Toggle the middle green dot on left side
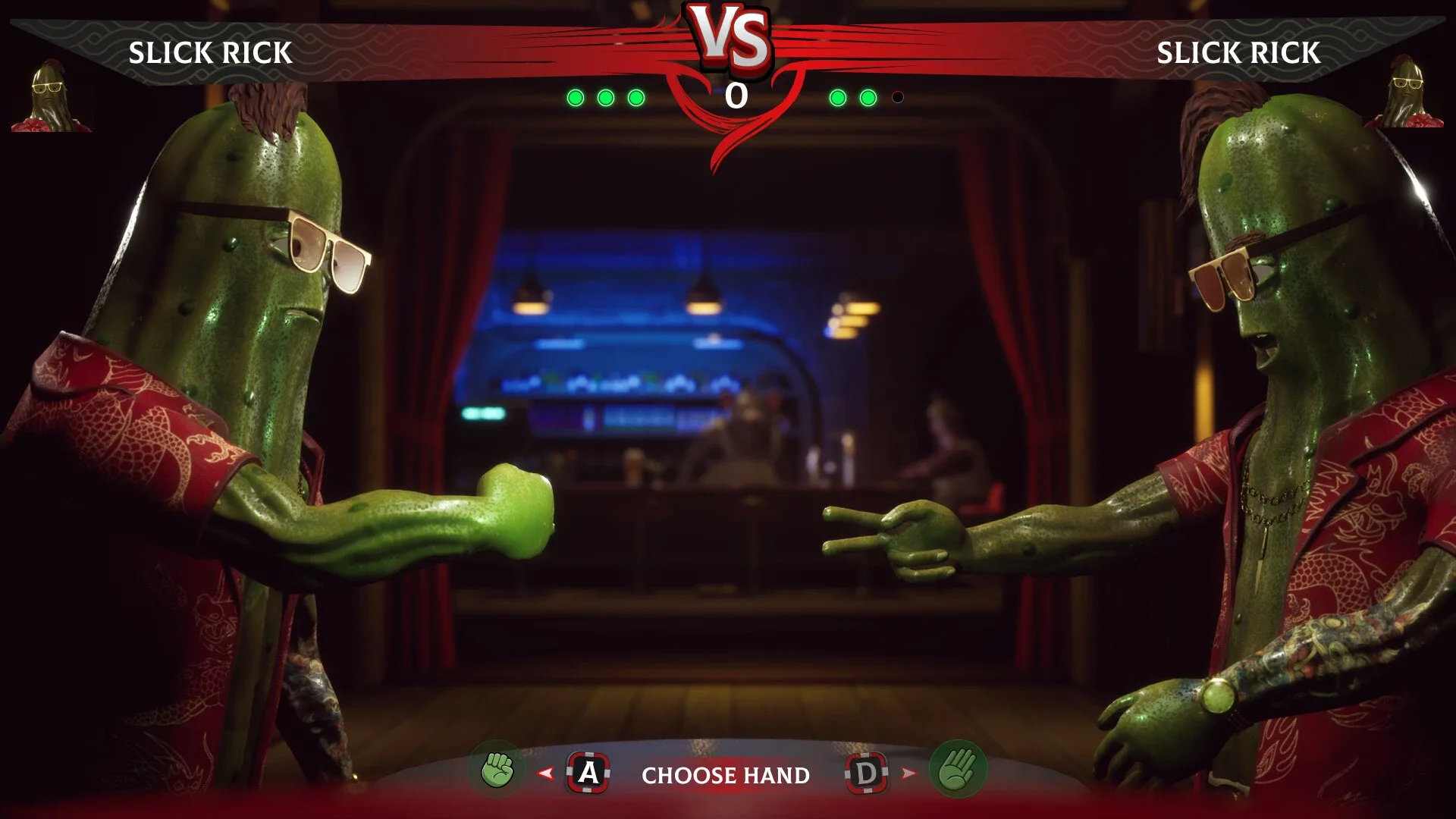 click(605, 97)
